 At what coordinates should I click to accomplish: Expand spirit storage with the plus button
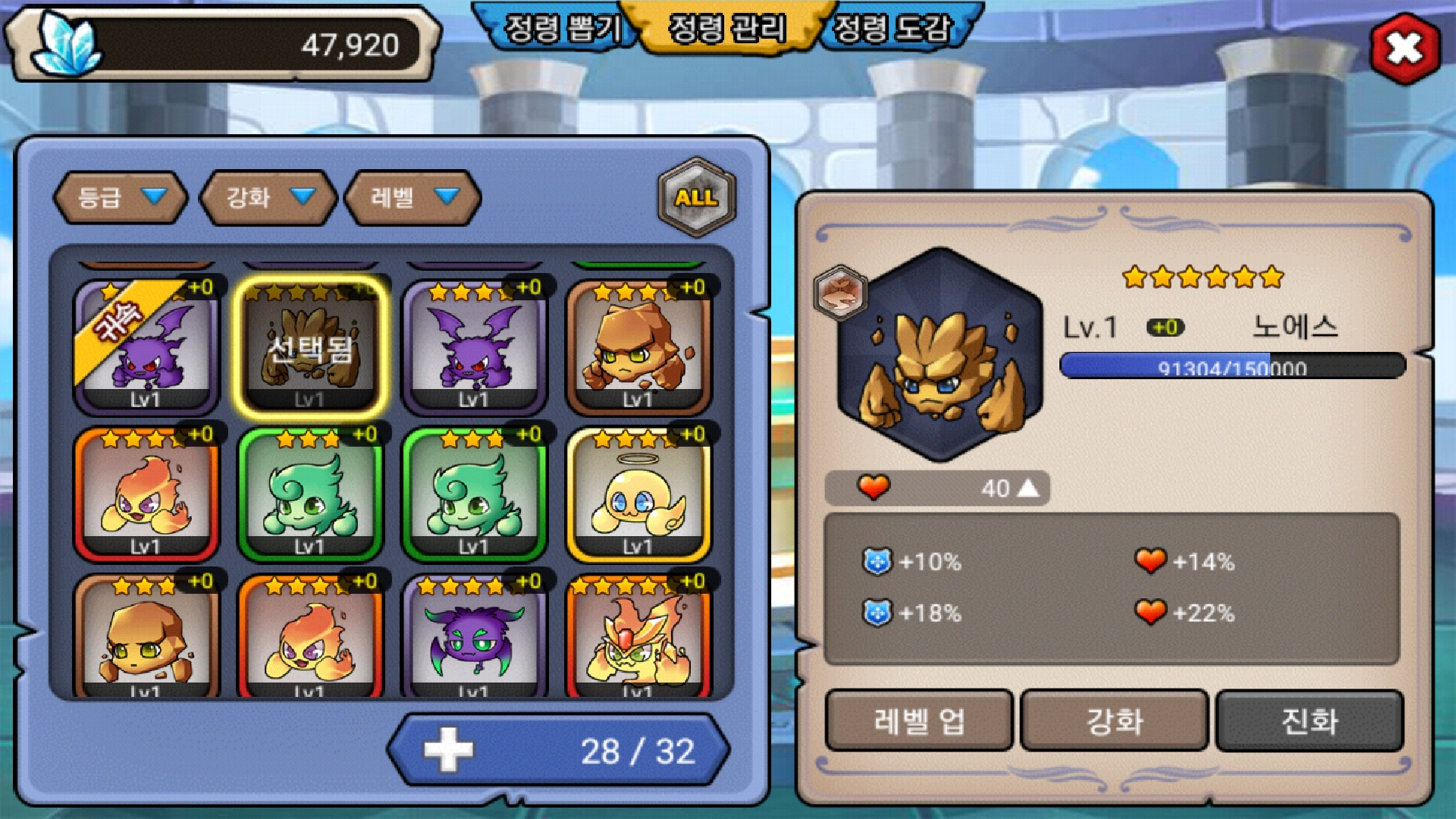[448, 750]
